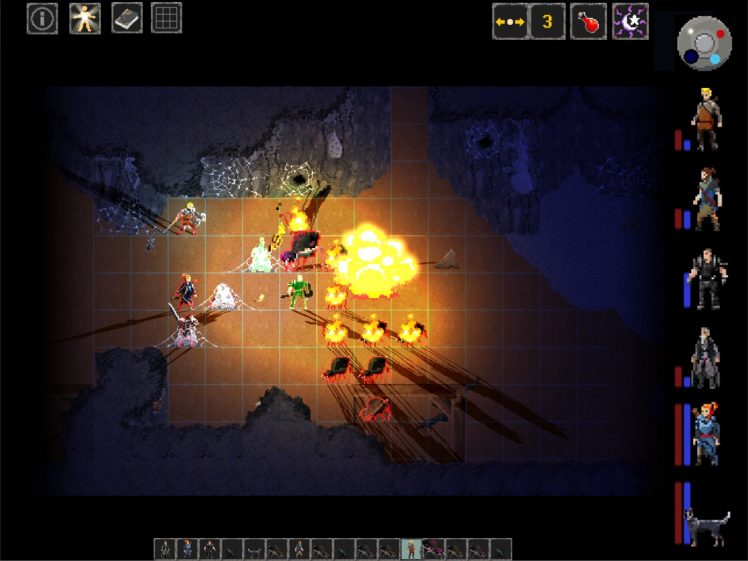Open the journal book icon
The image size is (748, 561).
pyautogui.click(x=126, y=18)
